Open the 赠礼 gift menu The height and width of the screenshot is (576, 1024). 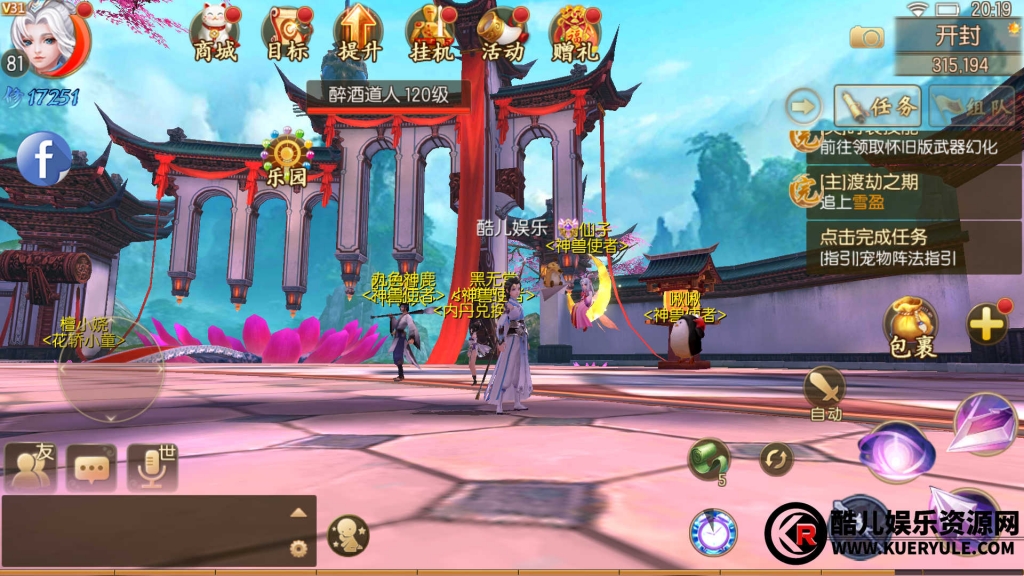pyautogui.click(x=575, y=33)
